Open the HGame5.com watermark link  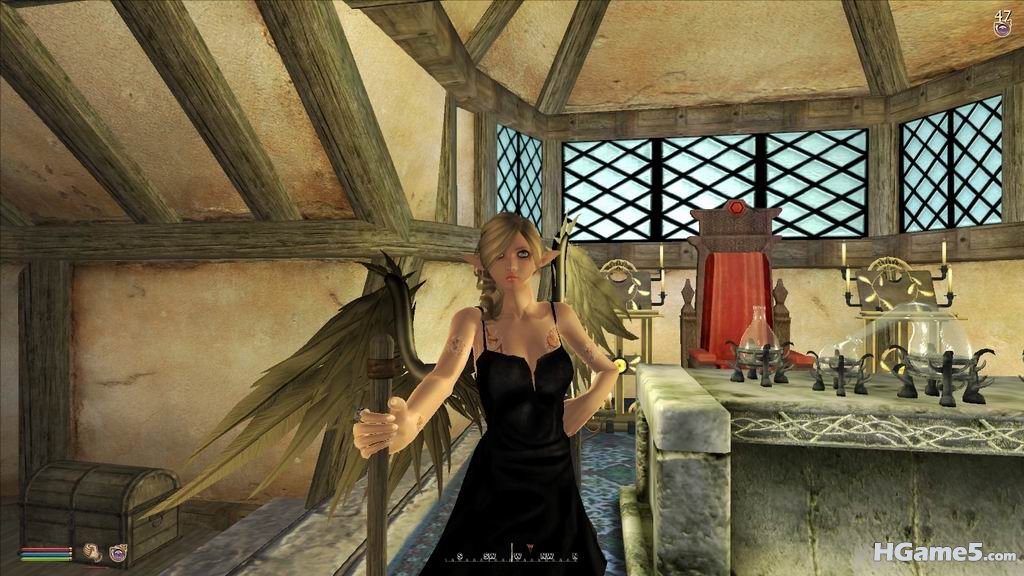point(944,551)
